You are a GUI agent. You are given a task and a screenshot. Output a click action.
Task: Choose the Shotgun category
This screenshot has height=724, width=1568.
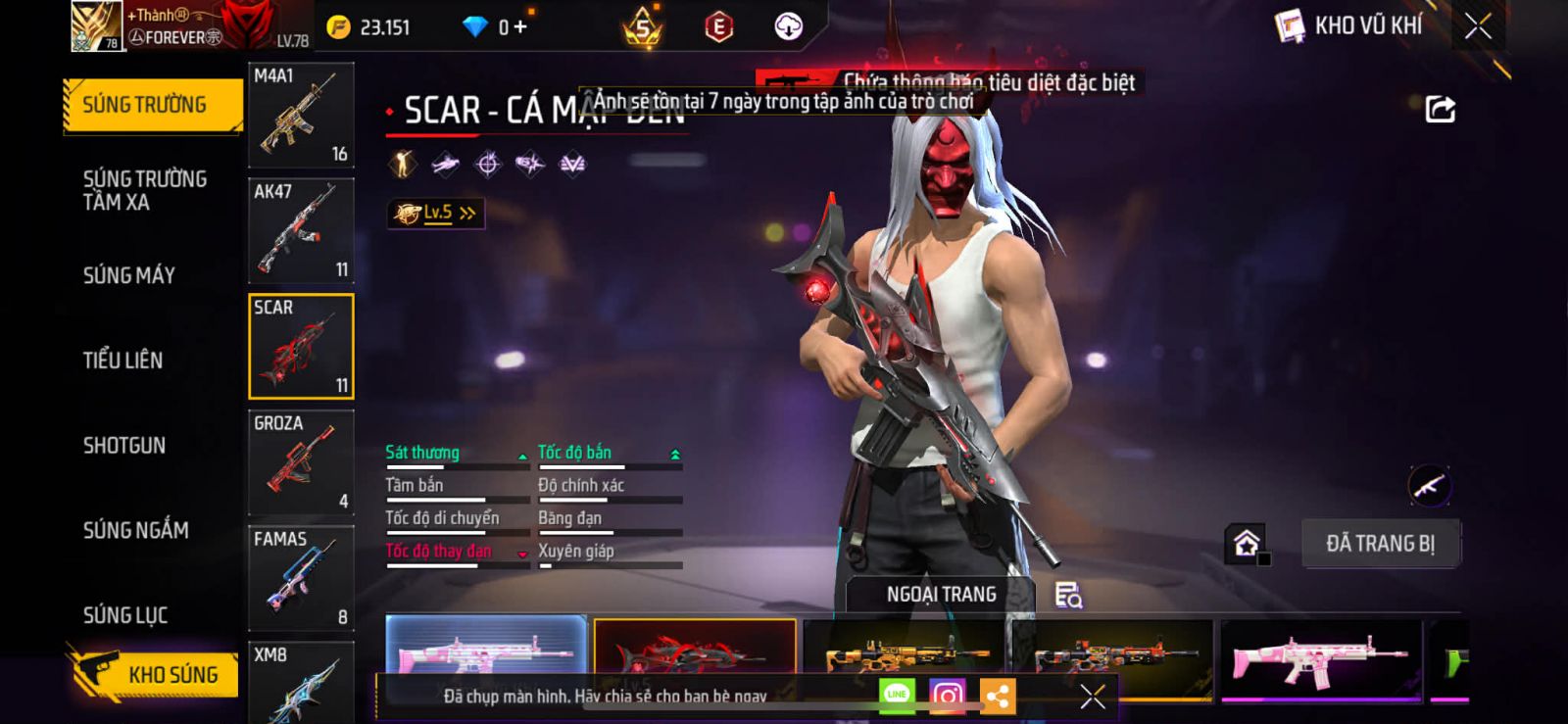(x=124, y=446)
